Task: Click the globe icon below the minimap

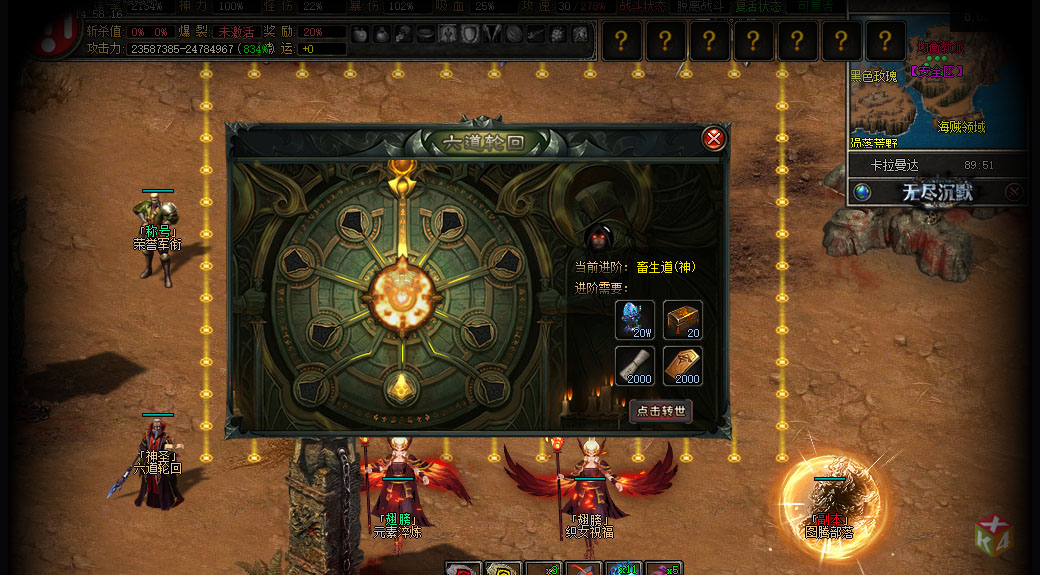Action: click(861, 192)
